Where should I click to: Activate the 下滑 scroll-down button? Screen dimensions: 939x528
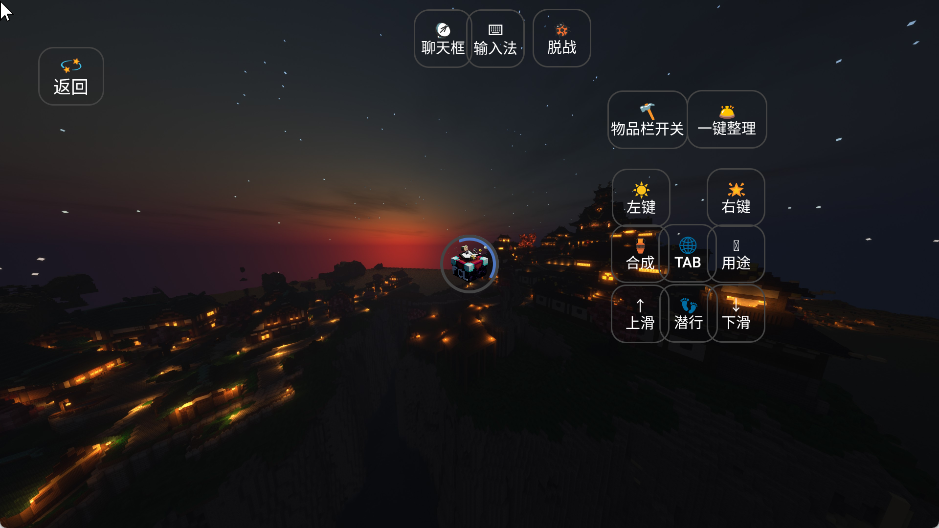click(x=736, y=314)
